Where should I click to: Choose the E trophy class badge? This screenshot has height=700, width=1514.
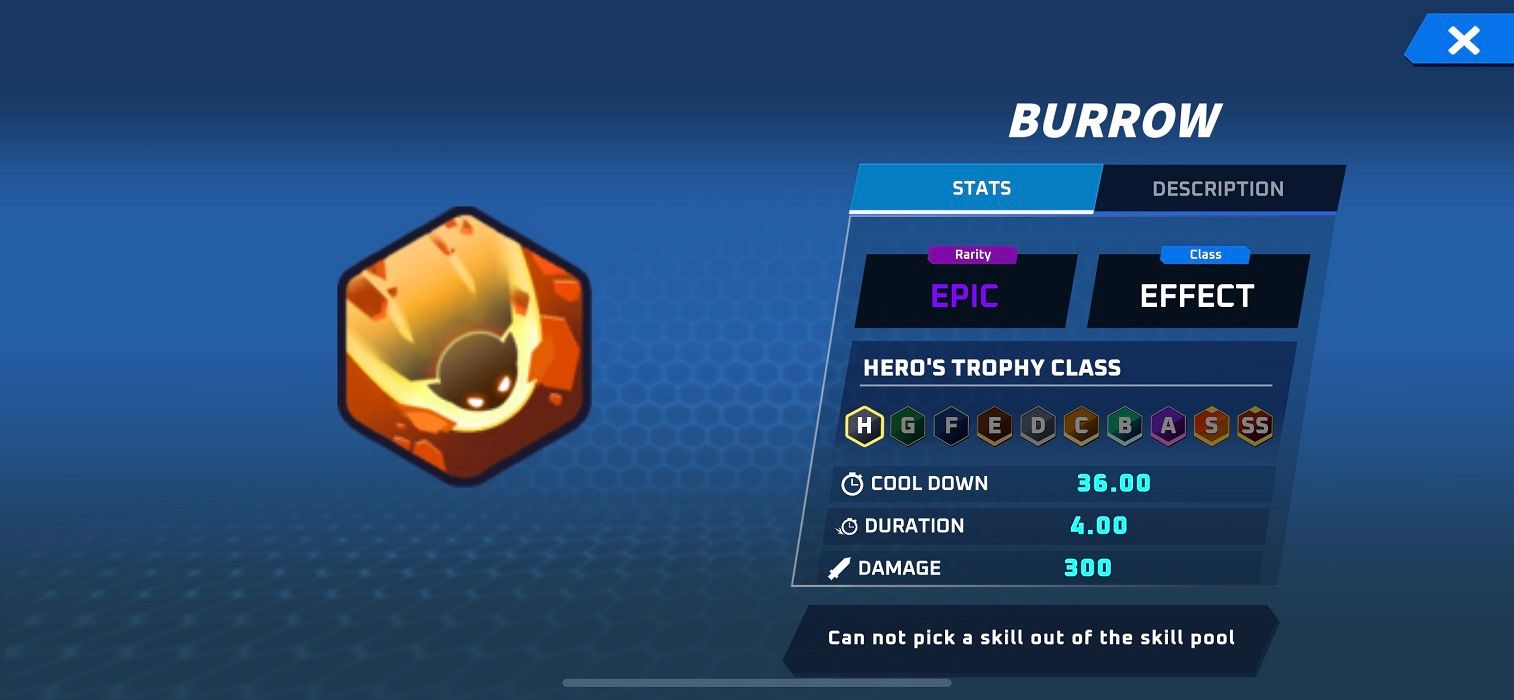[994, 427]
